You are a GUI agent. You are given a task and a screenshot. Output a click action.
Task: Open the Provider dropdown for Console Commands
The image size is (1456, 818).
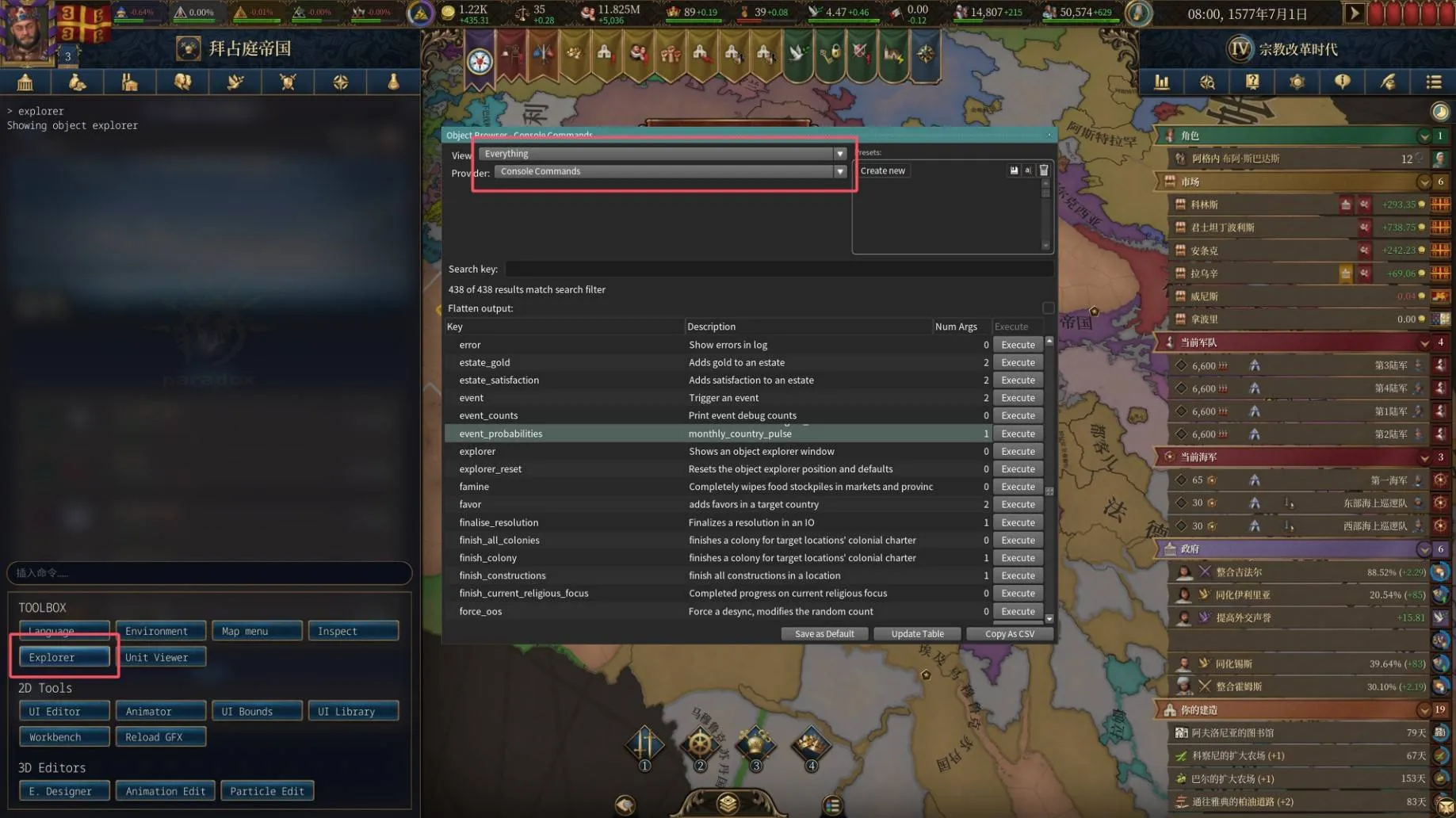click(x=839, y=171)
